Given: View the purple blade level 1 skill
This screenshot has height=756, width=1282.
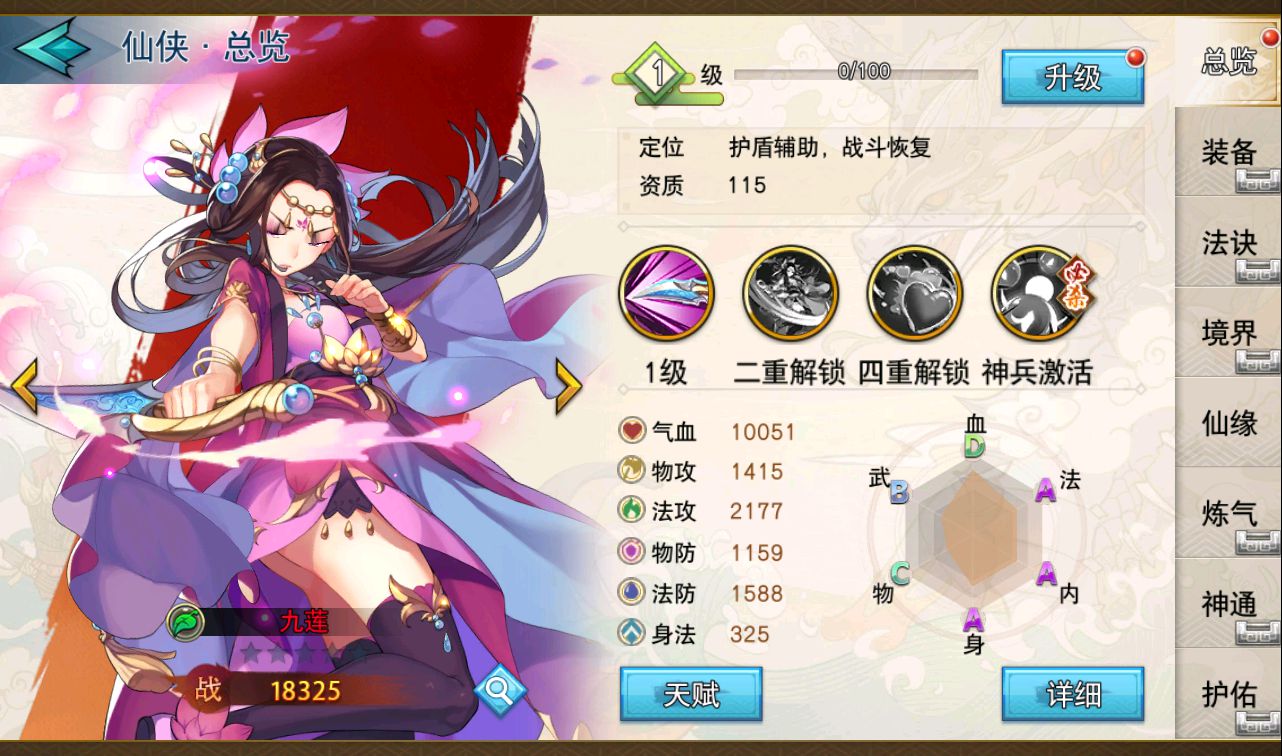Looking at the screenshot, I should [x=667, y=294].
